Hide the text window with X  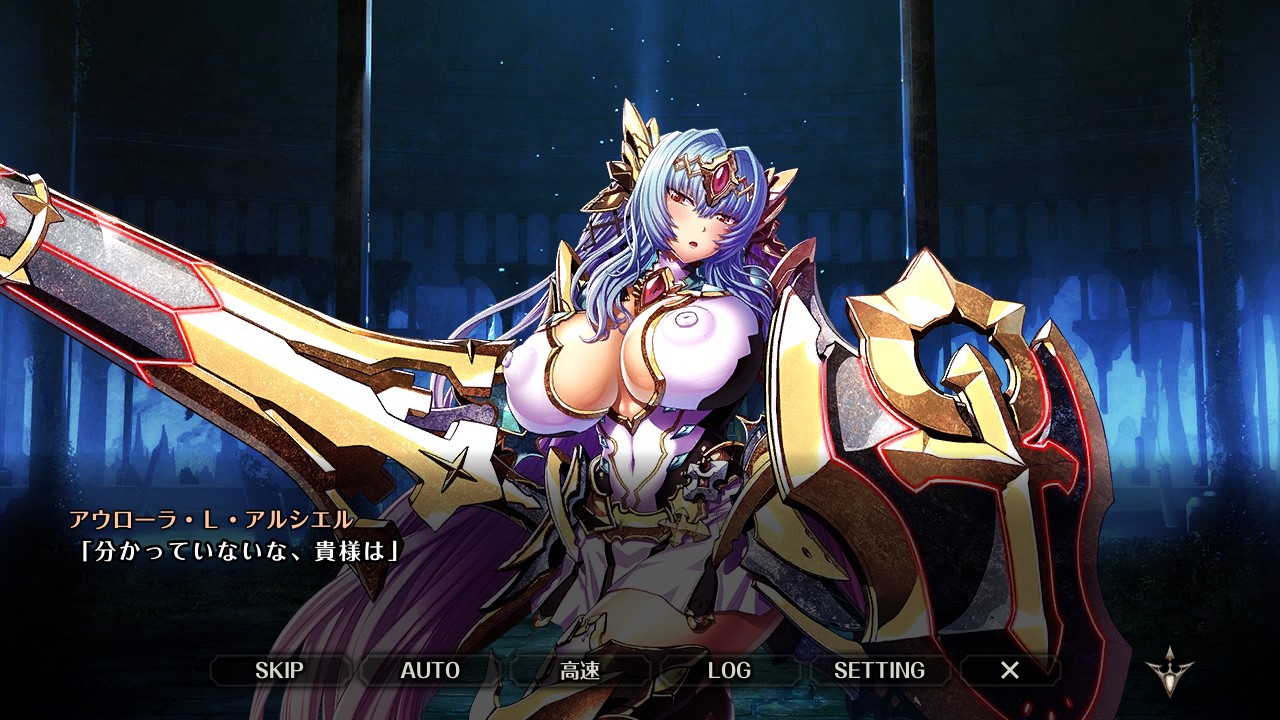(1010, 670)
